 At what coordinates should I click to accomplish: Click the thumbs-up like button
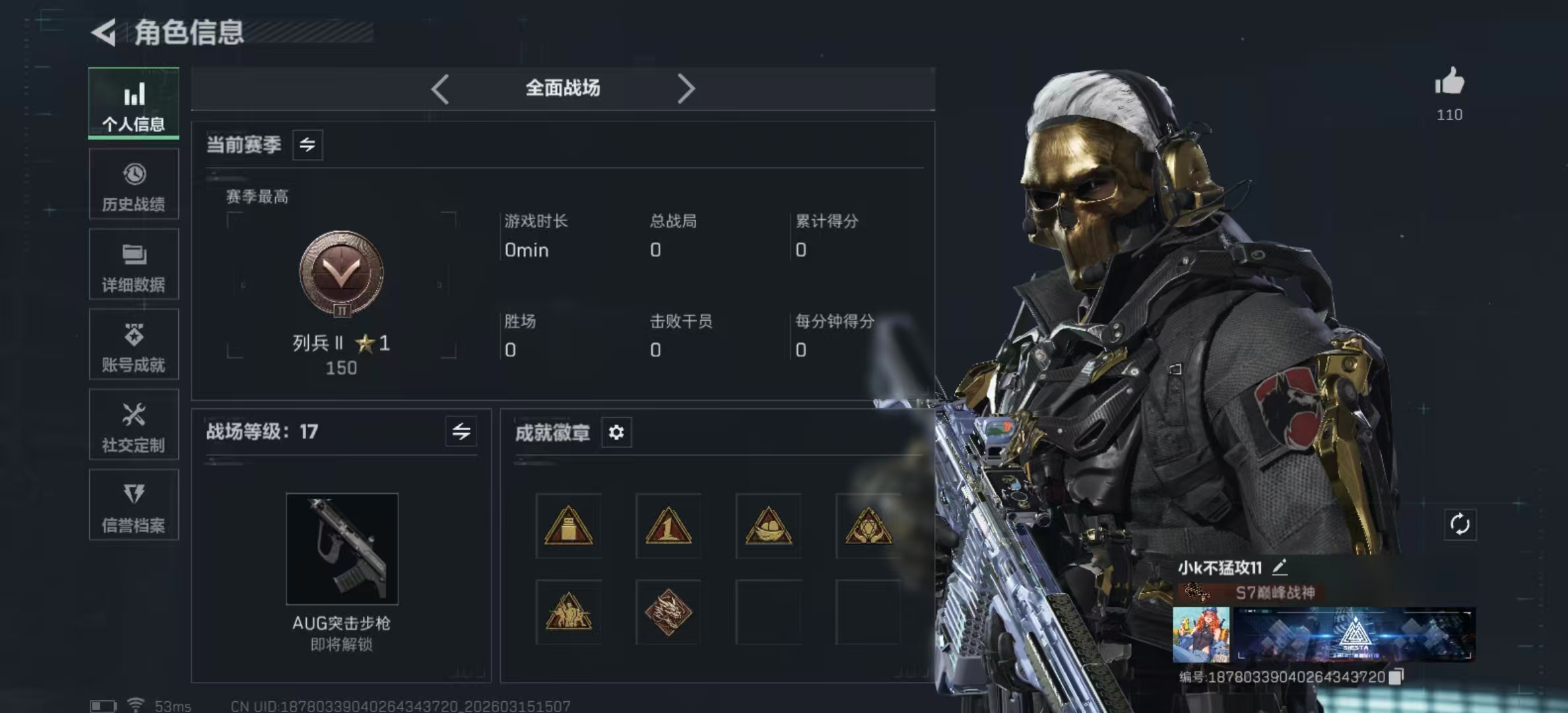pyautogui.click(x=1449, y=83)
